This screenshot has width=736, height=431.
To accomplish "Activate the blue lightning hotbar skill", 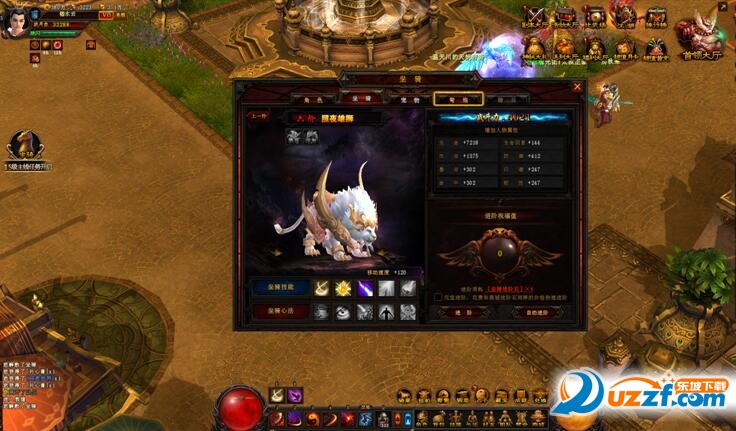I will [366, 417].
